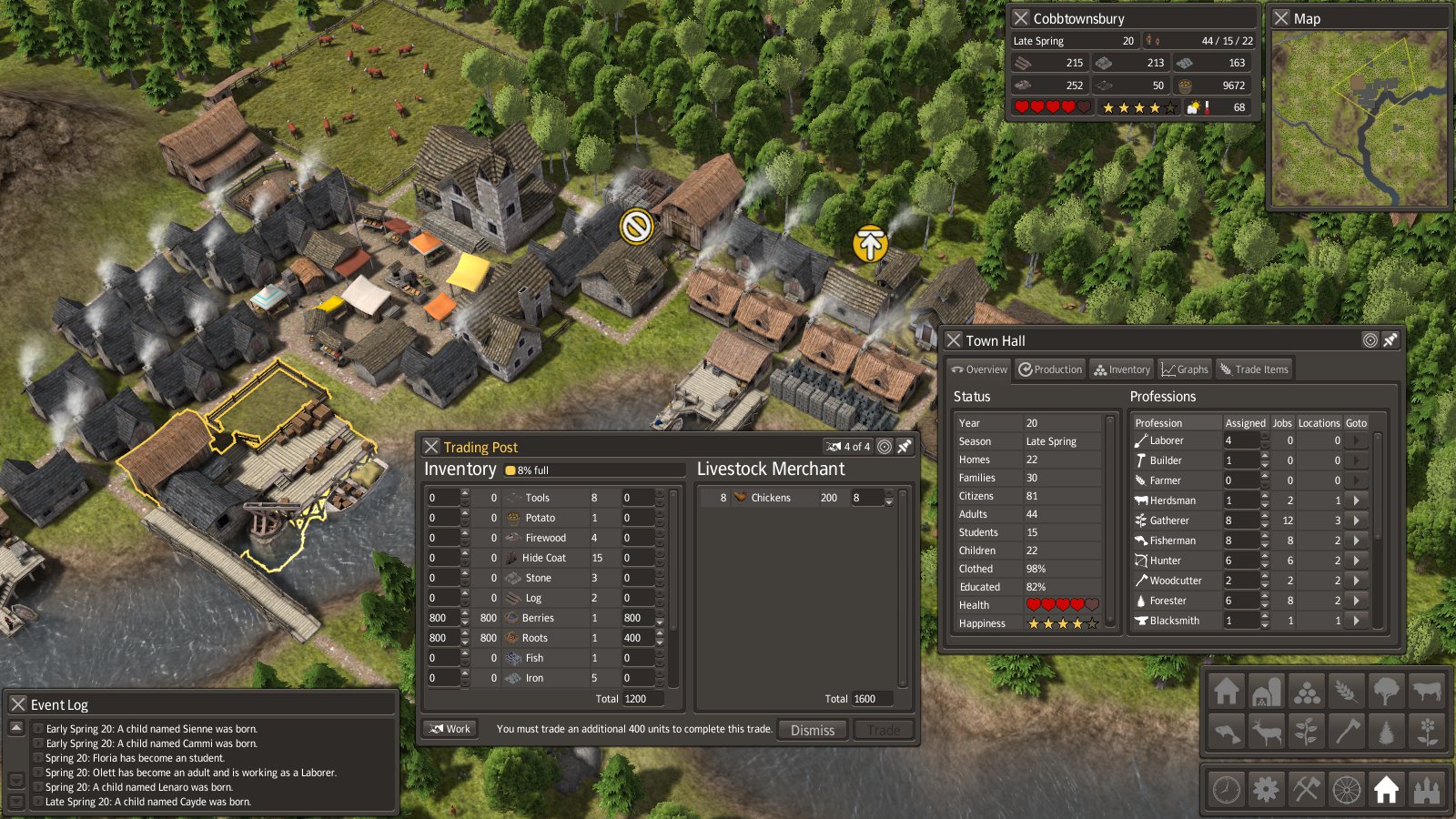This screenshot has height=819, width=1456.
Task: Show the Graphs tab
Action: point(1184,369)
